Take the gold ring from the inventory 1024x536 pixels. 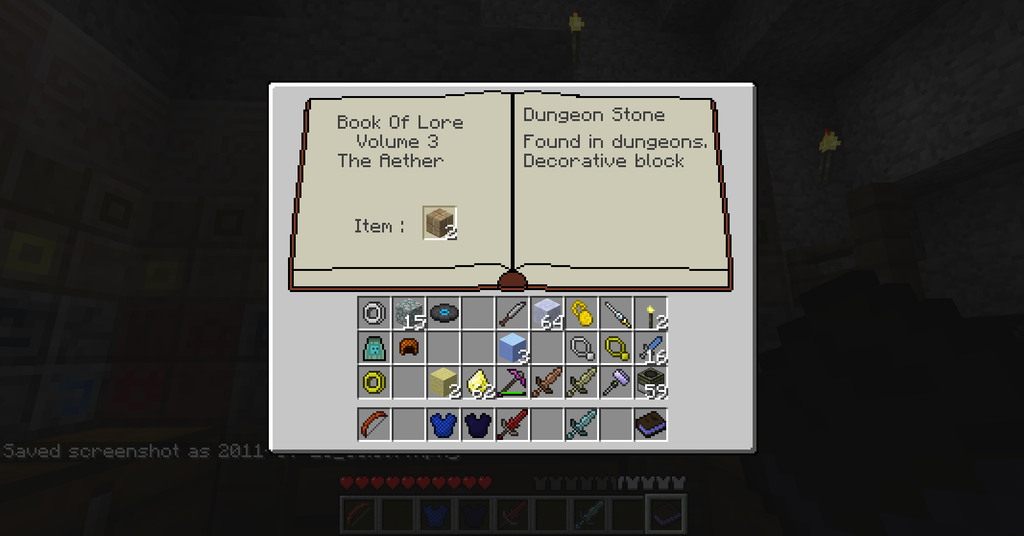374,381
